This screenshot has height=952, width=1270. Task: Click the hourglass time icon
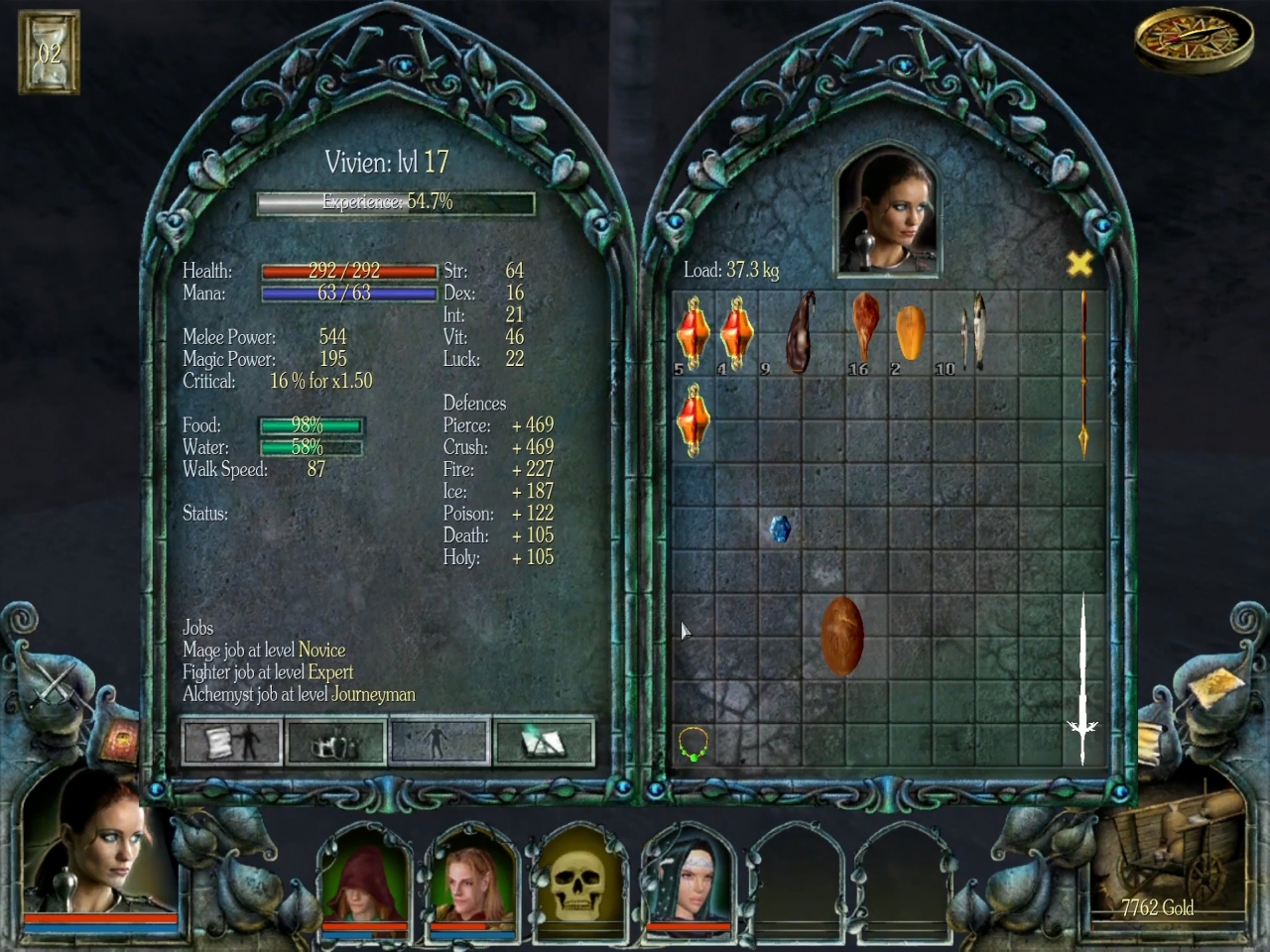click(x=49, y=53)
